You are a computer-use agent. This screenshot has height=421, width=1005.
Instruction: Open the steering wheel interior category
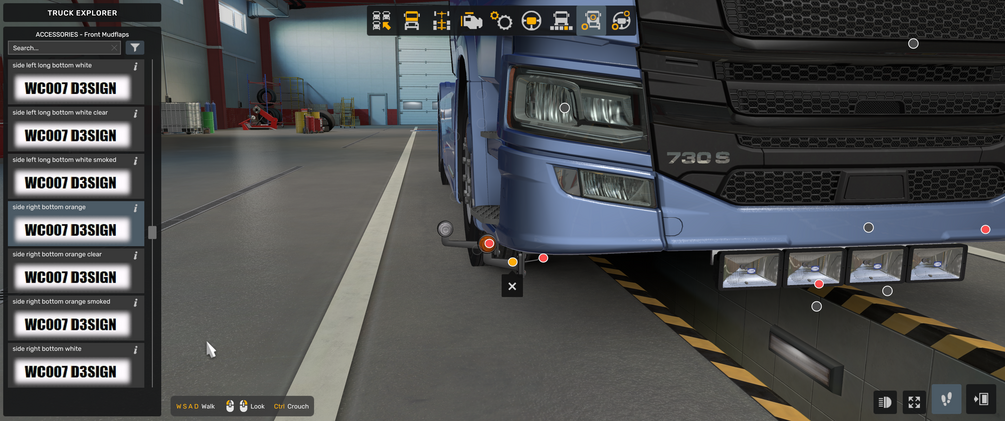click(x=531, y=21)
